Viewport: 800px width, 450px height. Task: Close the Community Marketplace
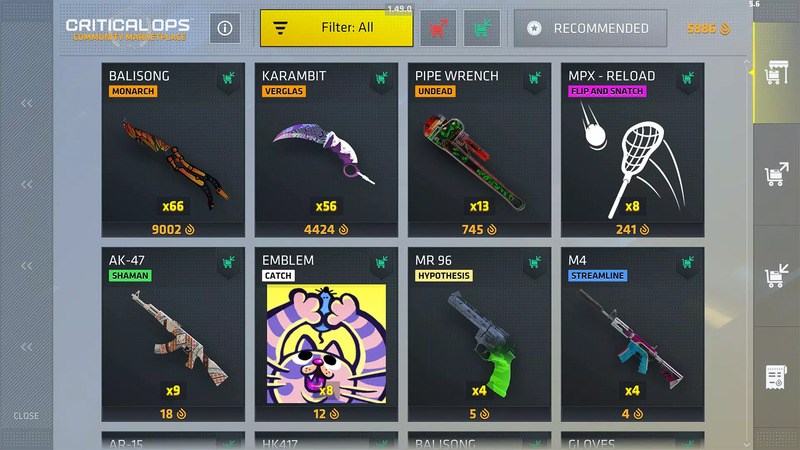click(26, 416)
